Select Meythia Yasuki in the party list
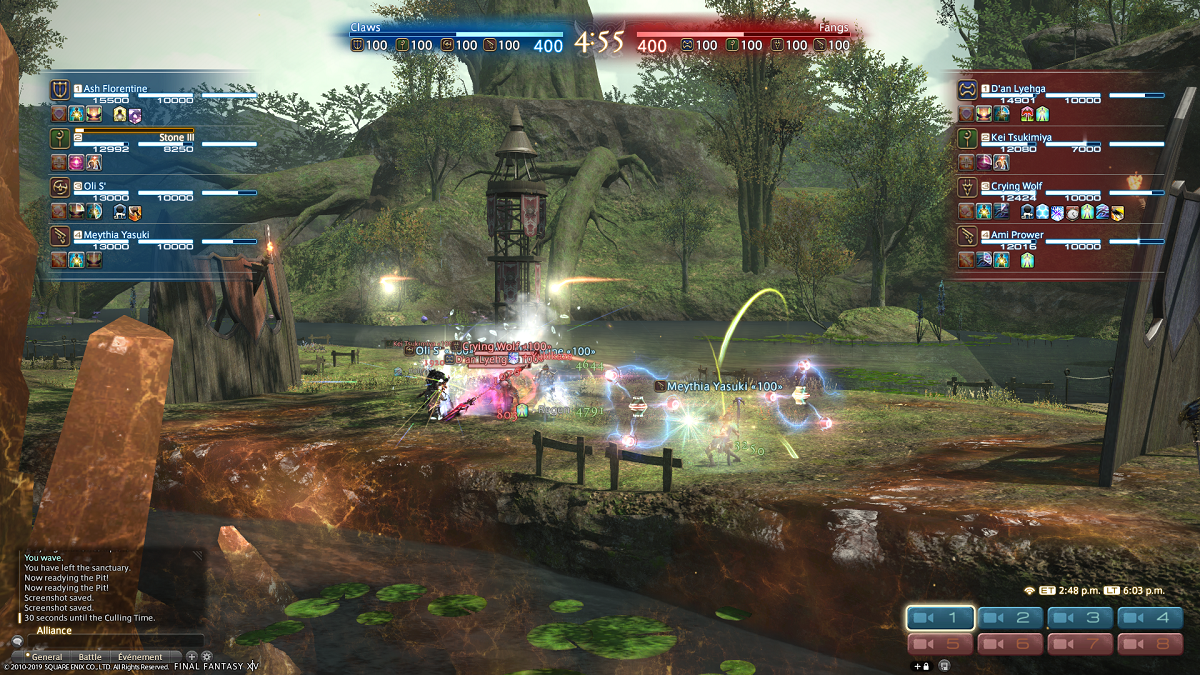Viewport: 1200px width, 675px height. click(116, 235)
